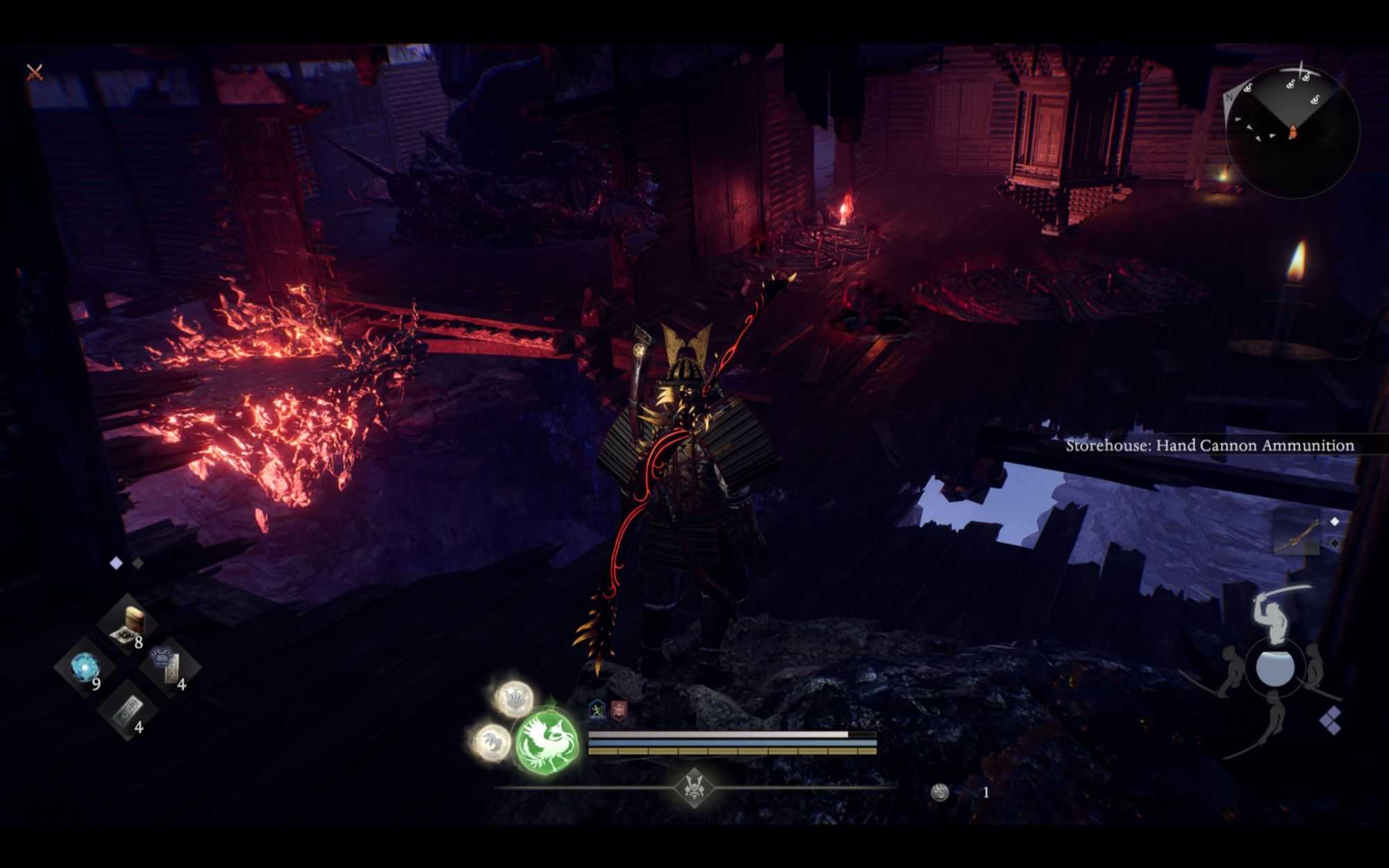Click the crossed swords icon

(x=35, y=72)
